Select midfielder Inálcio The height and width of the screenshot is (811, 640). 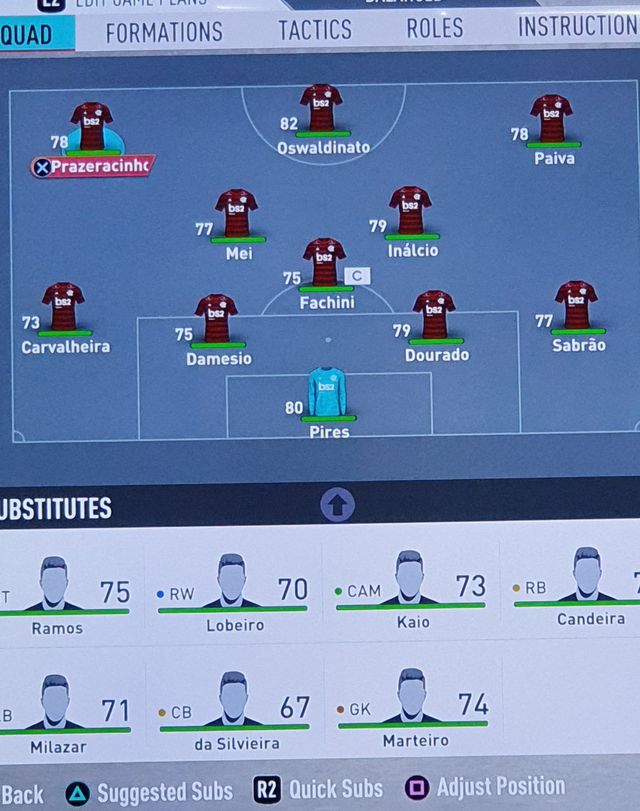(410, 212)
